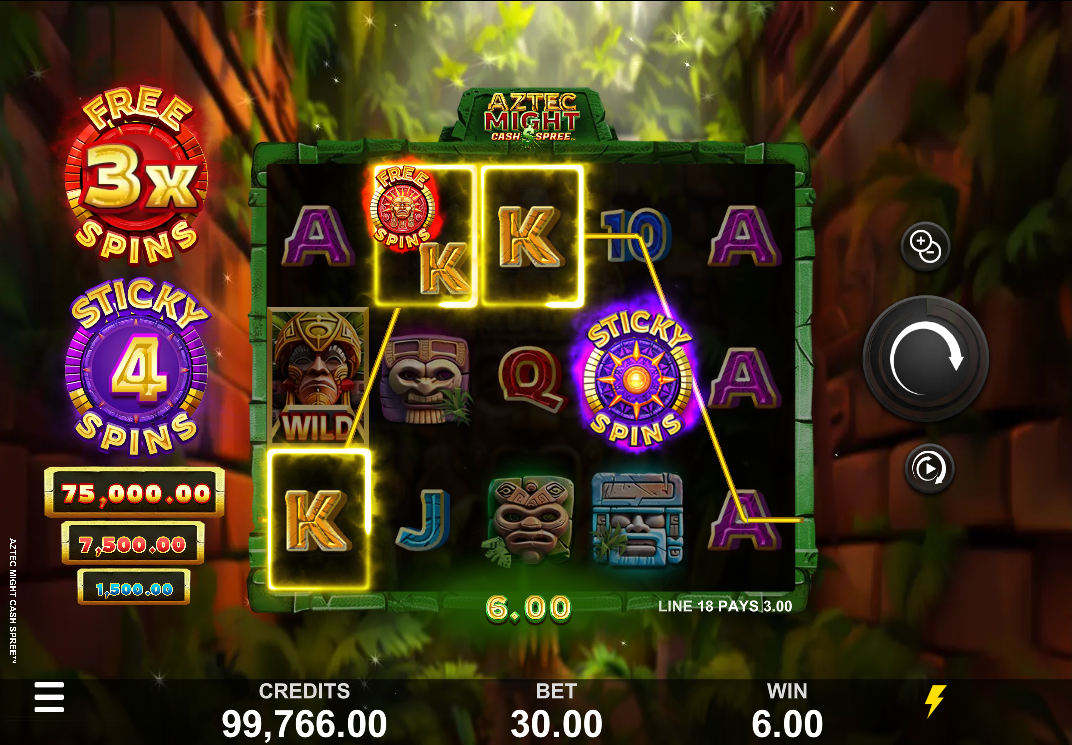This screenshot has width=1072, height=745.
Task: Spin the reels with the round arrow button
Action: point(925,358)
